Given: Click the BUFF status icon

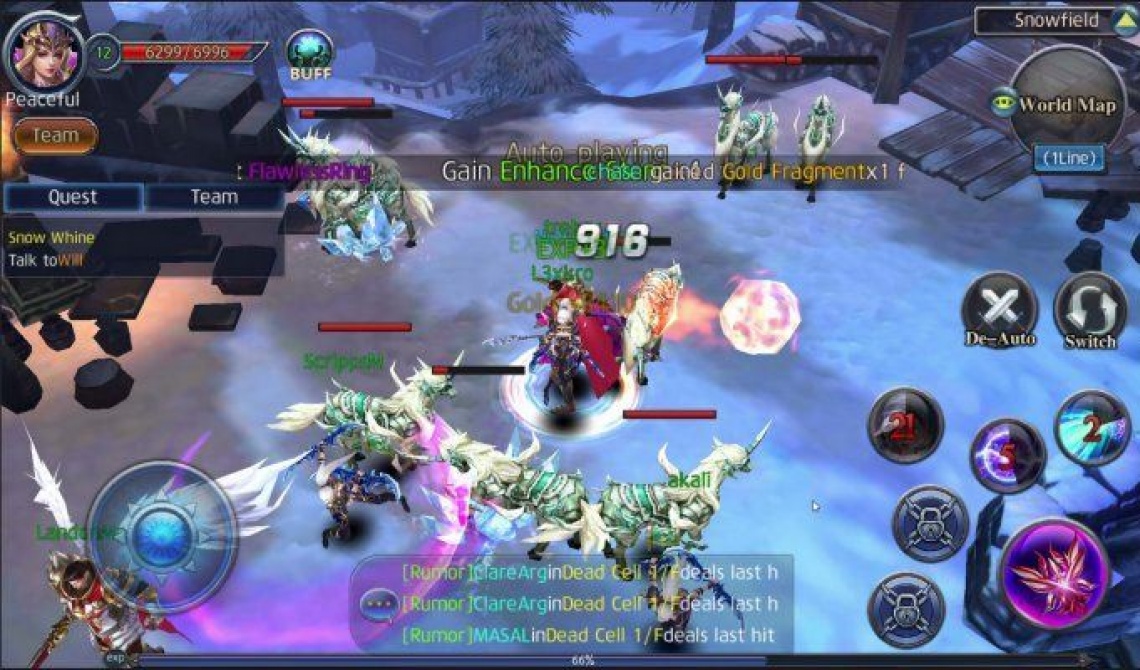Looking at the screenshot, I should pos(309,52).
